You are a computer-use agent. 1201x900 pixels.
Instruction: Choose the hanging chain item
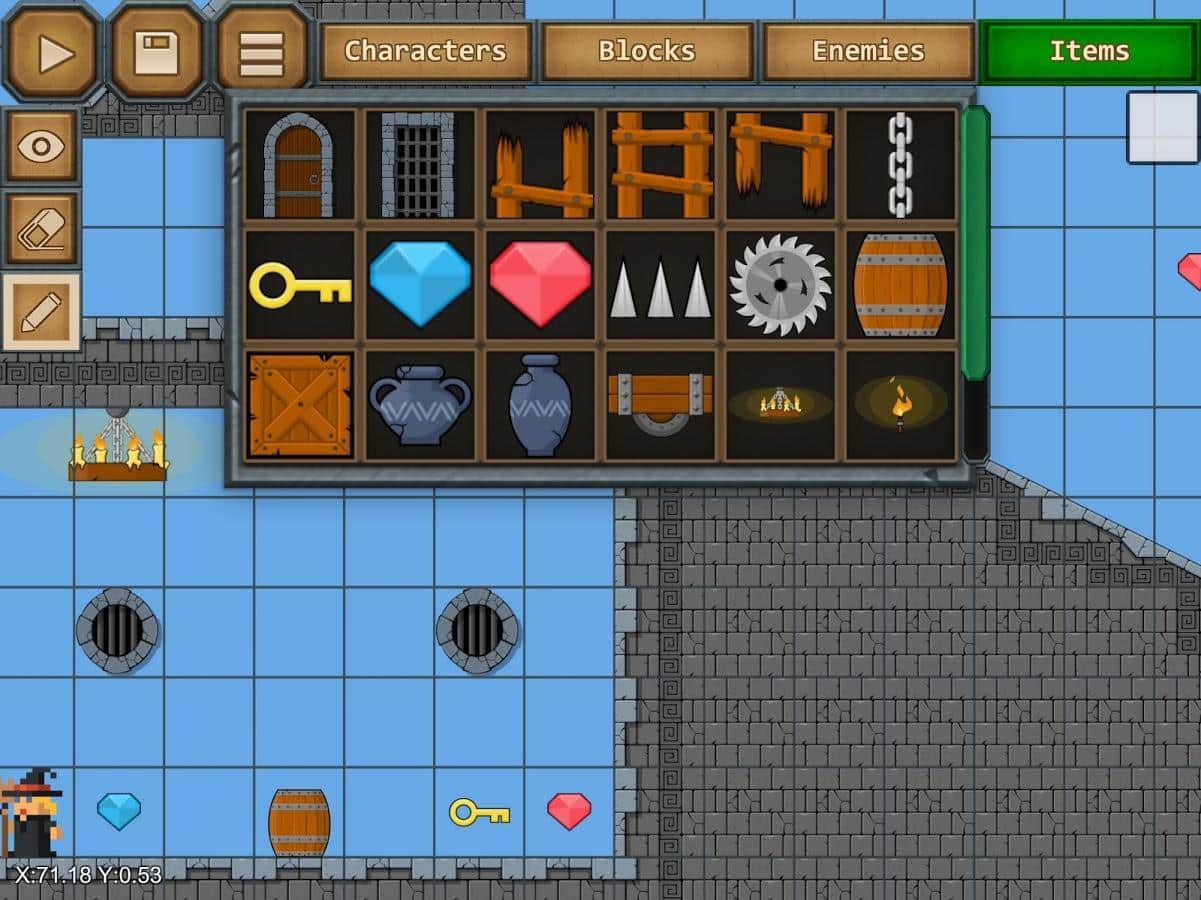[900, 165]
